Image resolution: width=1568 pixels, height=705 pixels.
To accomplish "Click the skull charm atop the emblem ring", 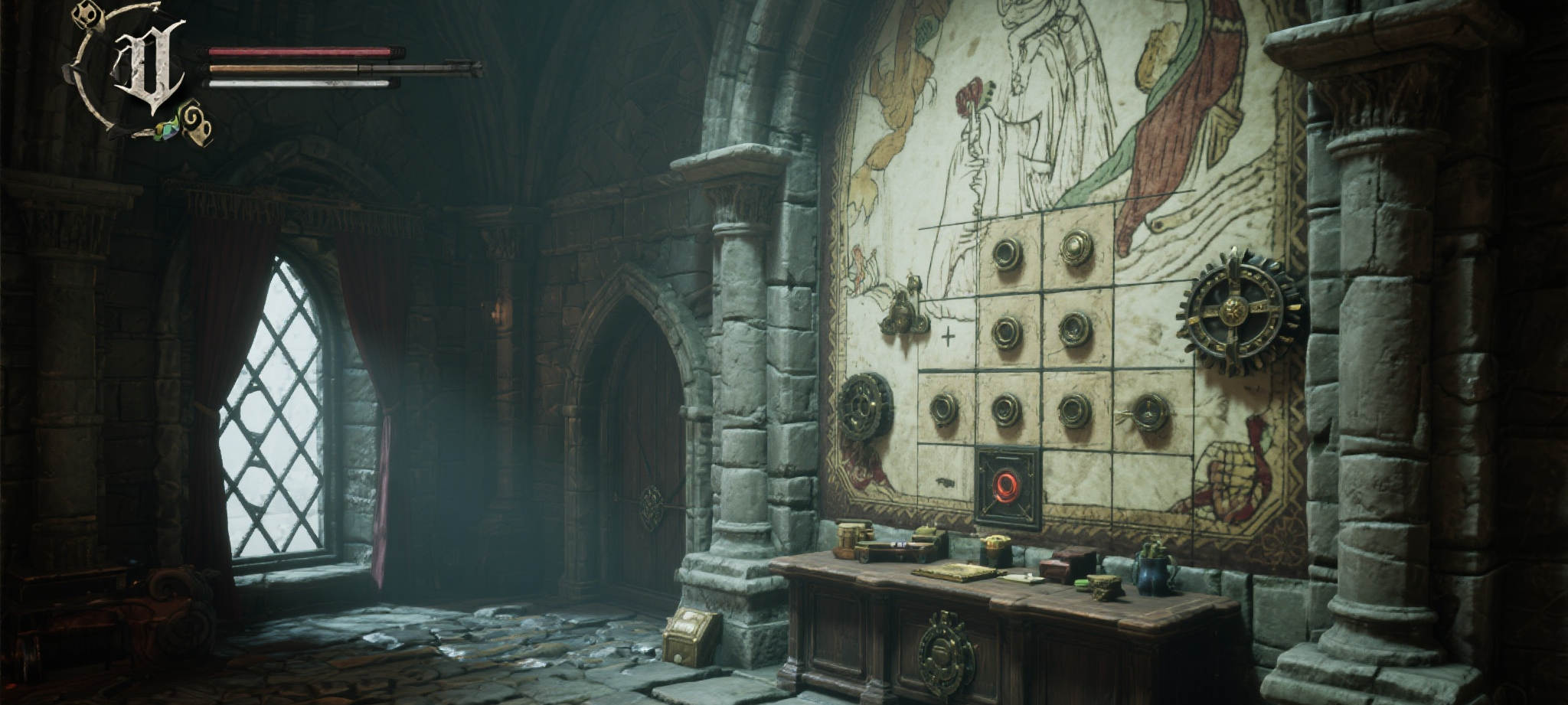I will [89, 15].
